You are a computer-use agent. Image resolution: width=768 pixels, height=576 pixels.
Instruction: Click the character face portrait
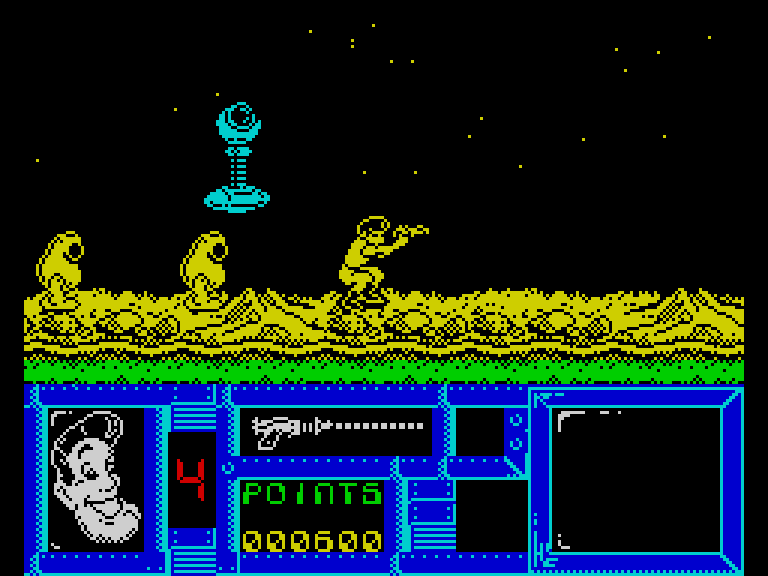[x=97, y=478]
